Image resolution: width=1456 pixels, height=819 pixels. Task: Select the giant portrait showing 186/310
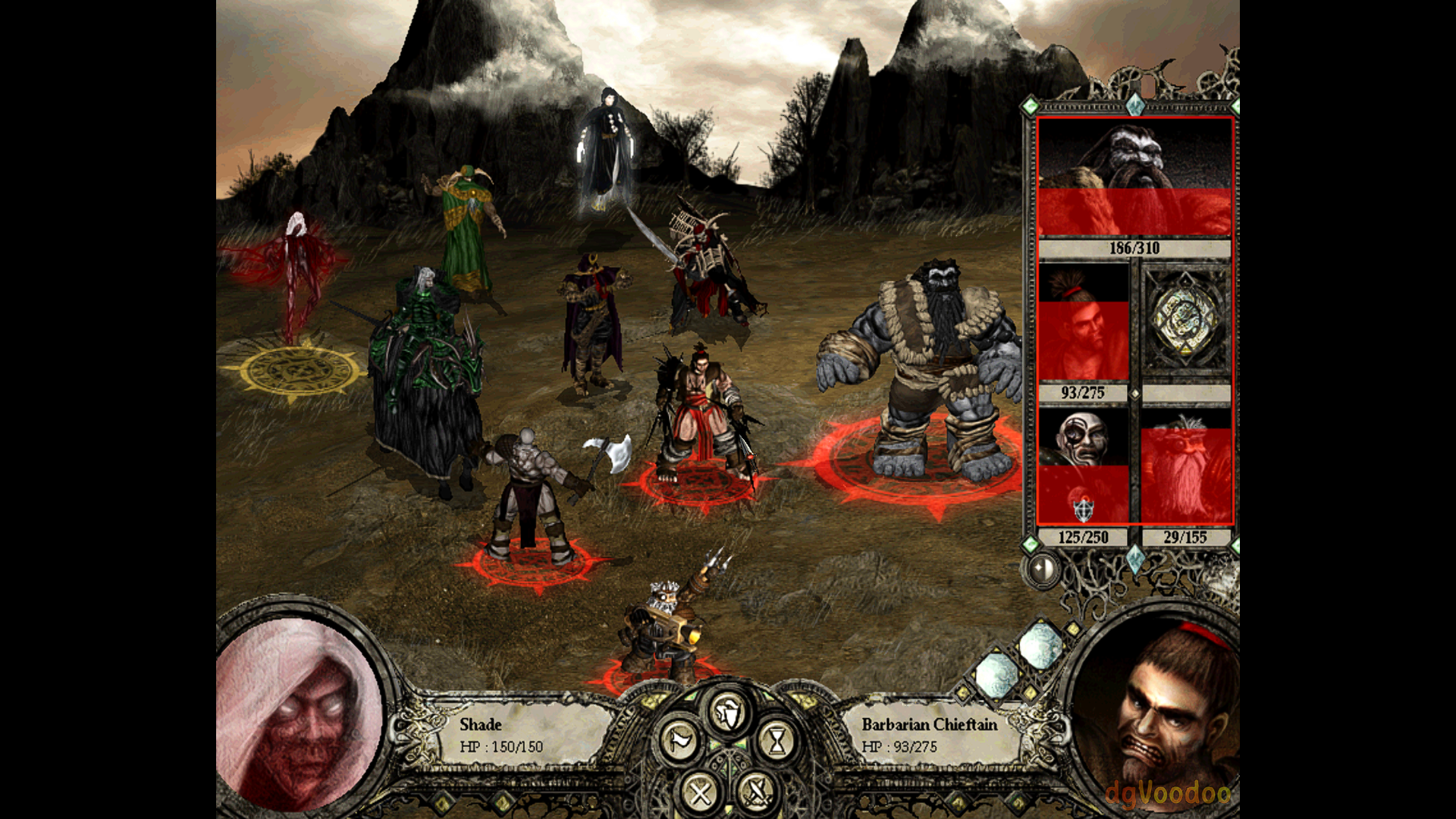tap(1134, 177)
